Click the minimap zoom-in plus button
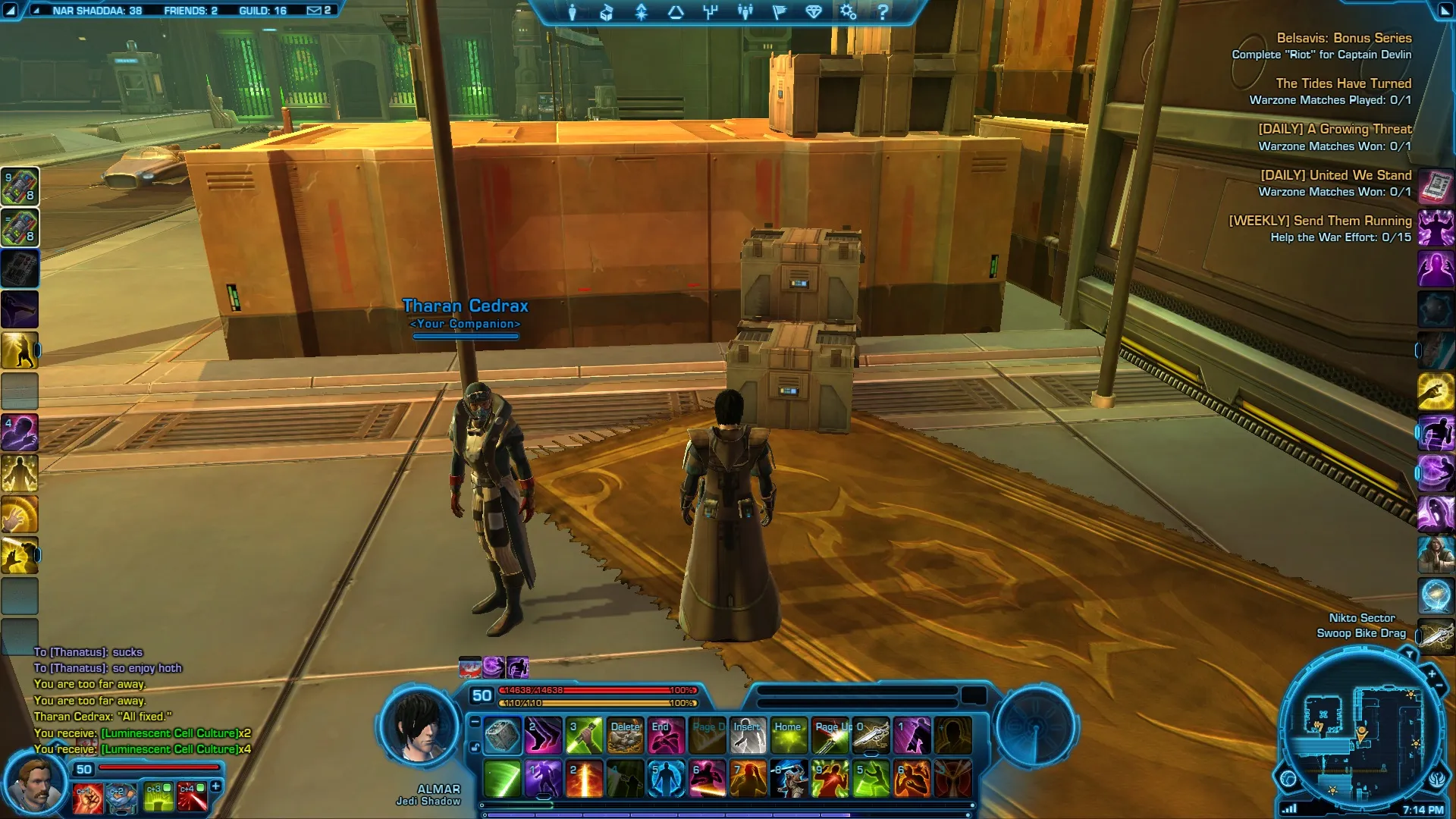Viewport: 1456px width, 819px height. (x=1431, y=673)
